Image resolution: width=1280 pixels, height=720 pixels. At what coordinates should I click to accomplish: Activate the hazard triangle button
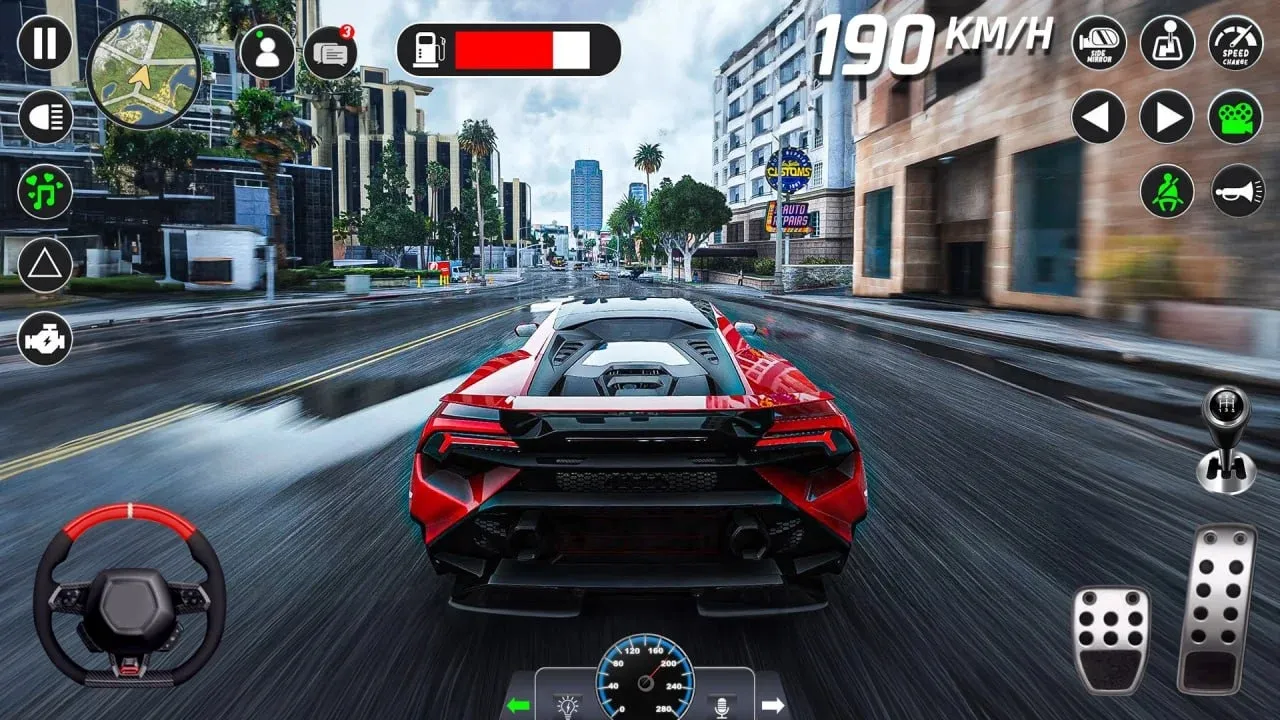45,265
